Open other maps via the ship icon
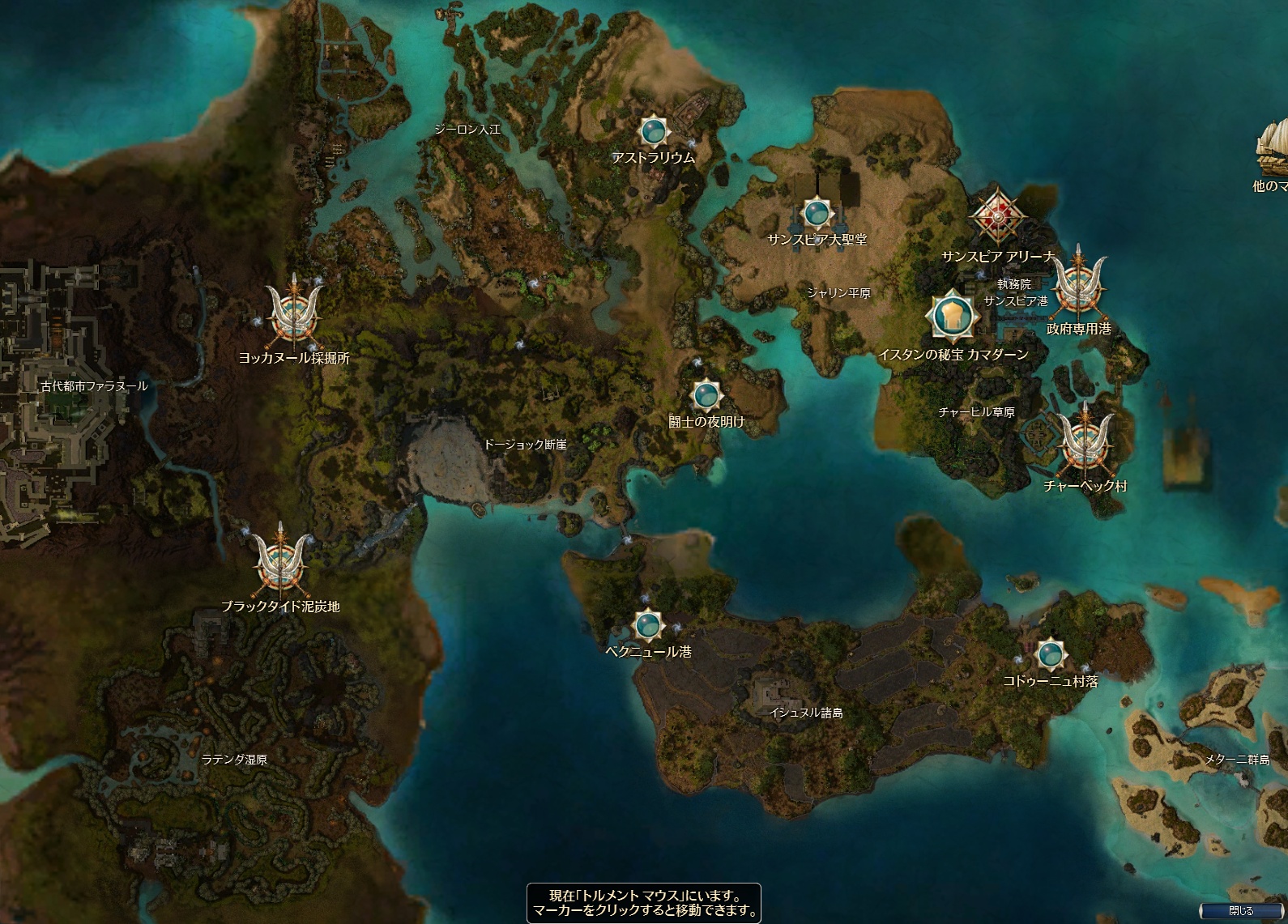The width and height of the screenshot is (1288, 924). click(1272, 150)
